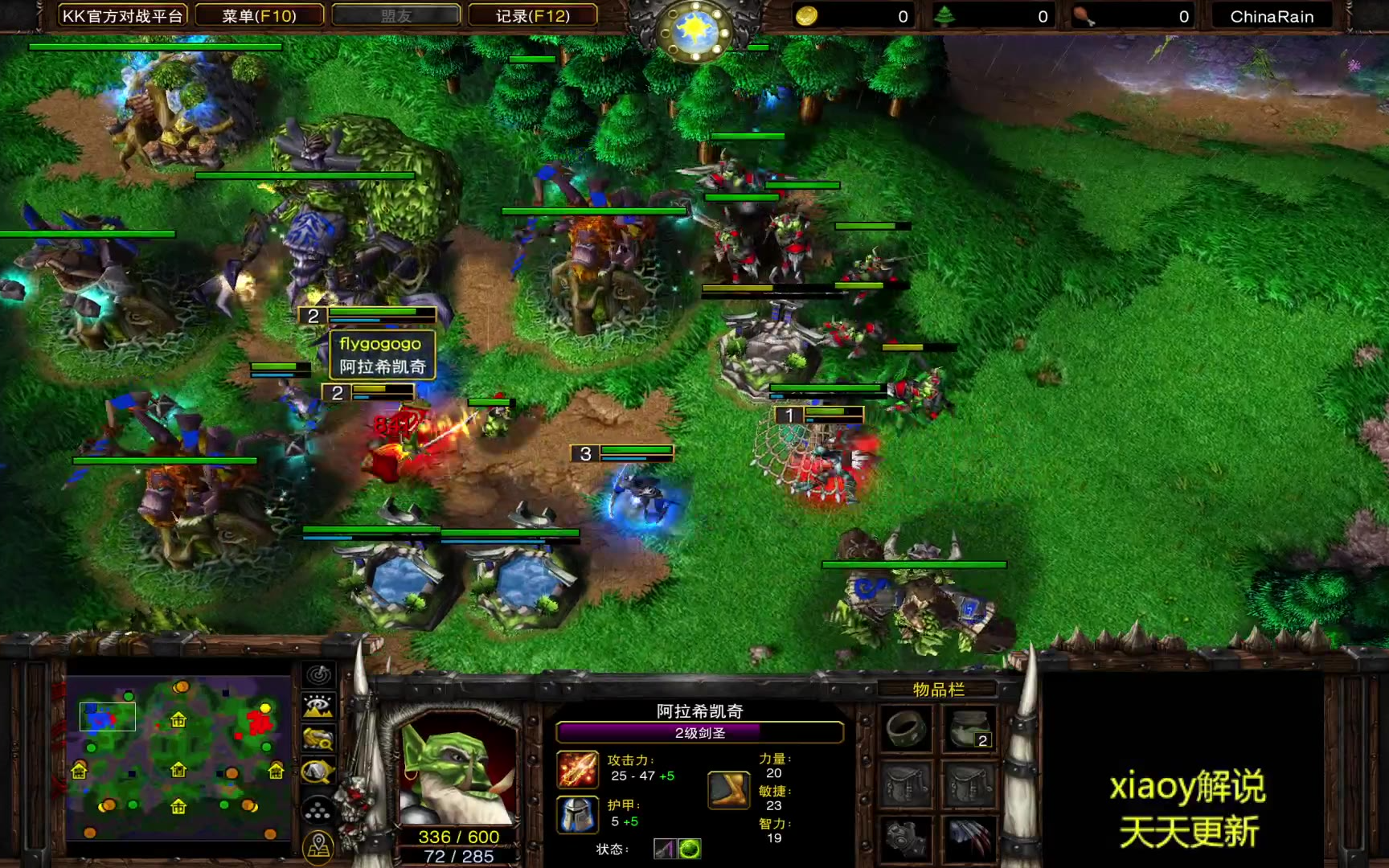Image resolution: width=1389 pixels, height=868 pixels.
Task: Select the Blademaster hero portrait
Action: (458, 768)
